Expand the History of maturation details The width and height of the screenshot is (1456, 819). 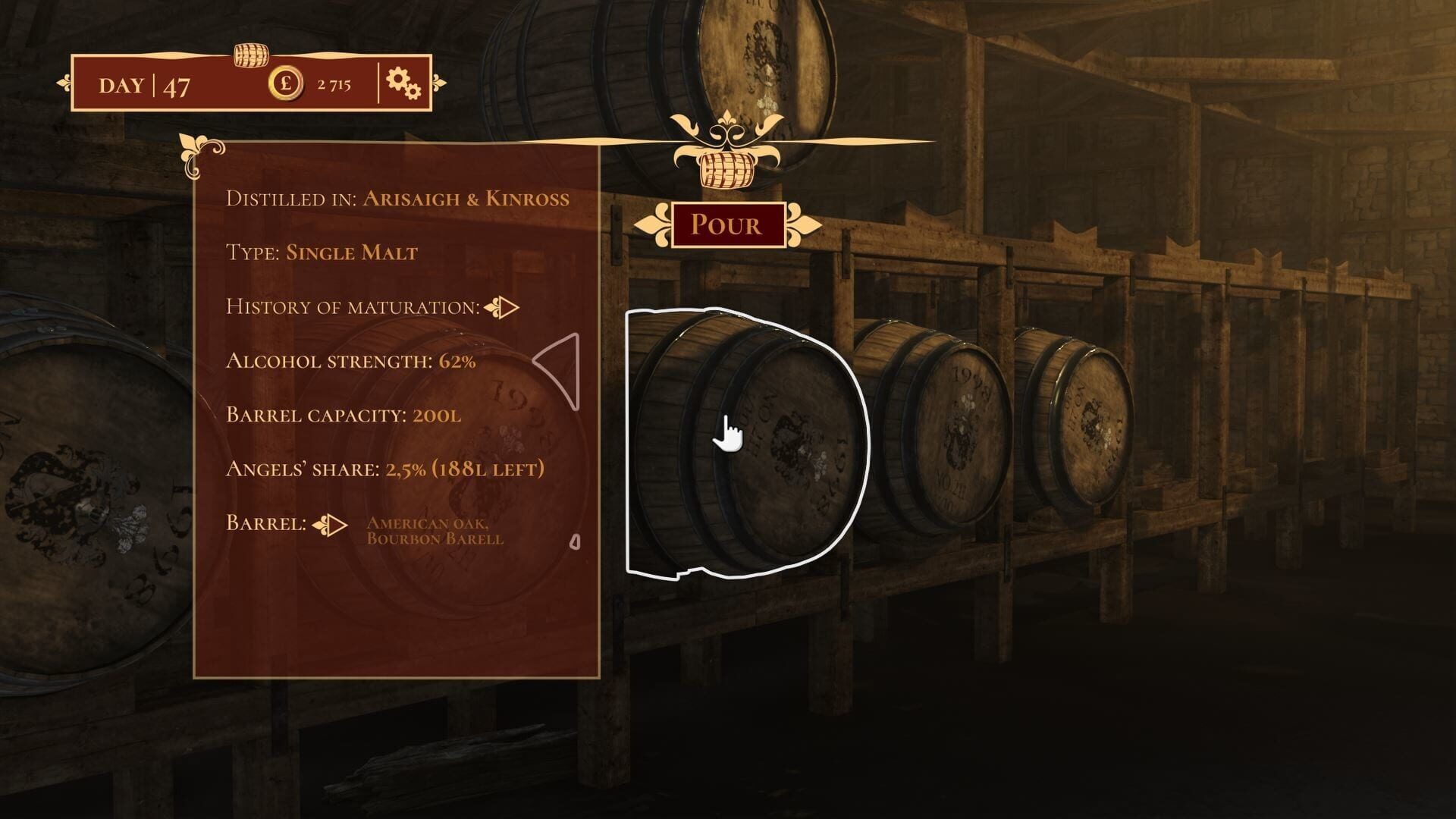pyautogui.click(x=502, y=308)
